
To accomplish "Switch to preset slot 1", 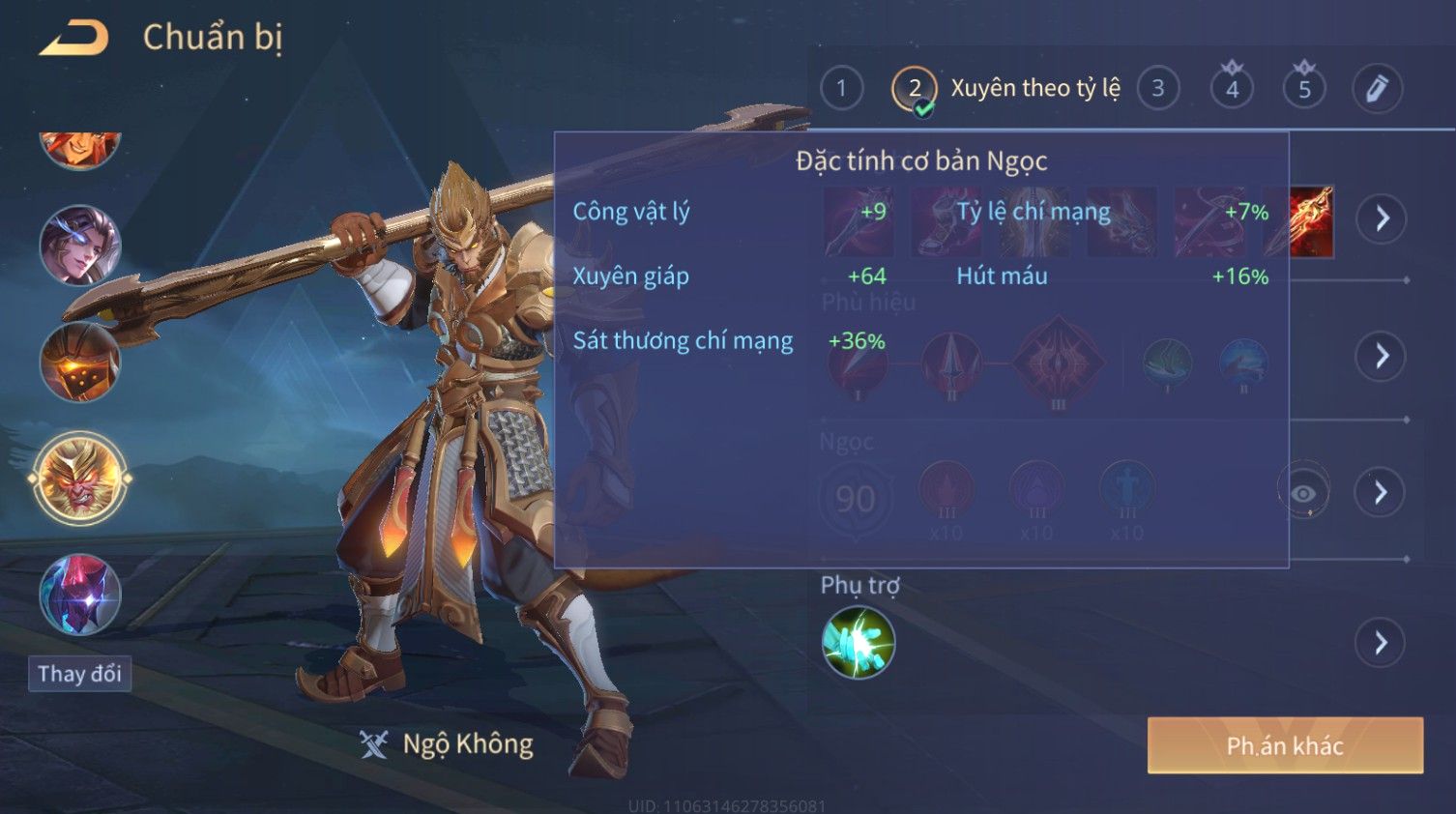I will [841, 89].
